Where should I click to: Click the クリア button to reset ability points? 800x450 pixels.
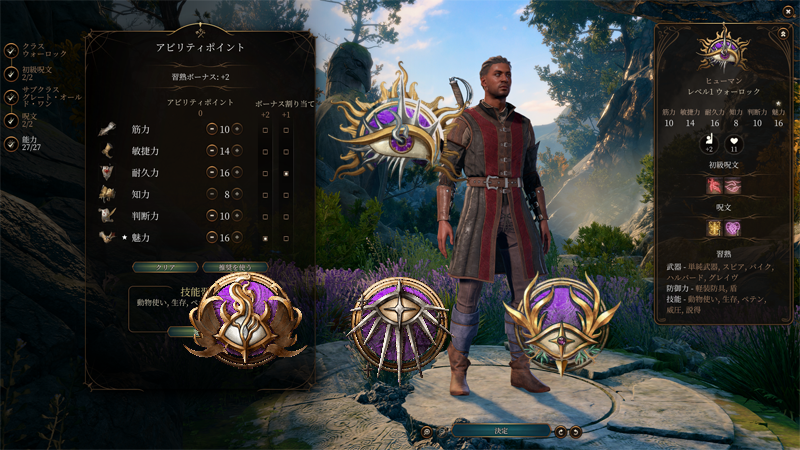tap(165, 268)
